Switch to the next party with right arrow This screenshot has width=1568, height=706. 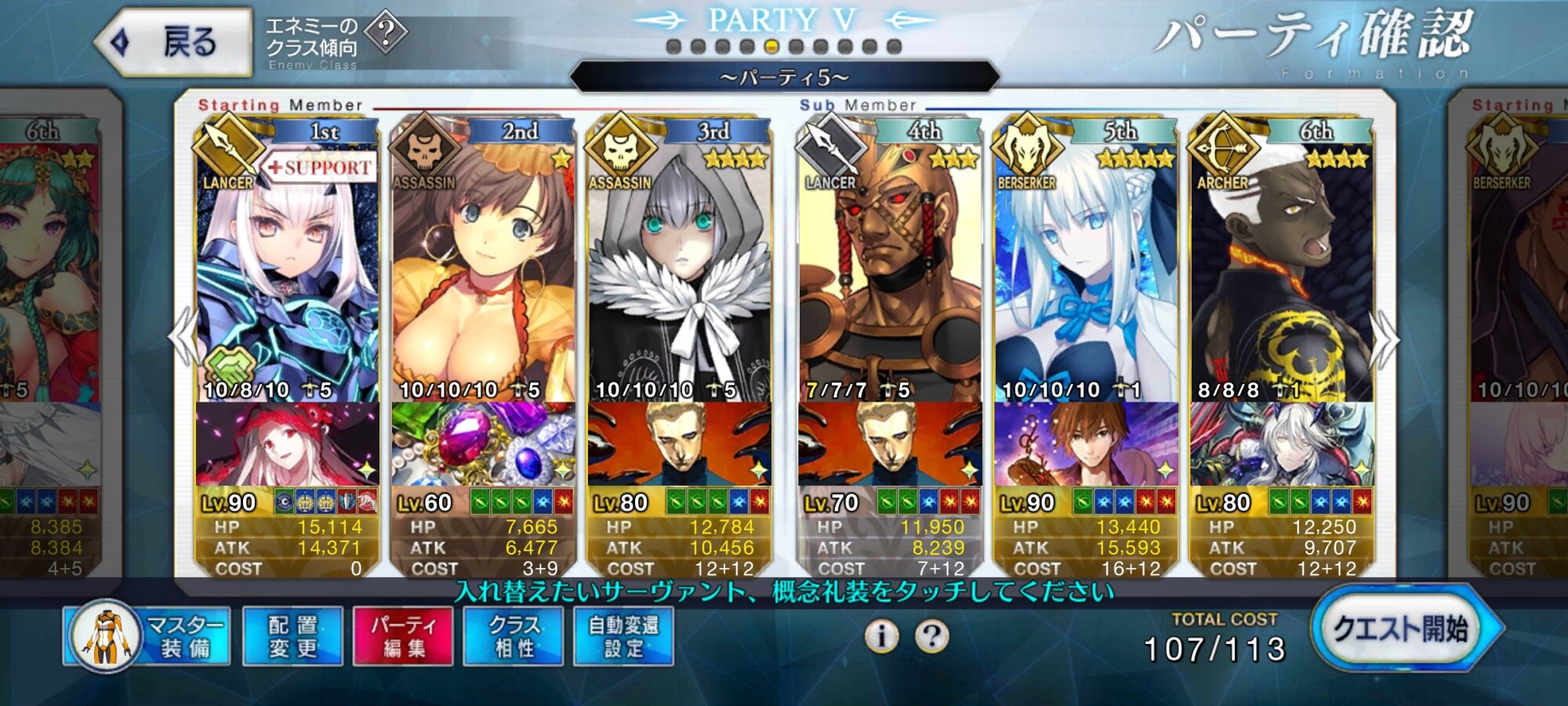coord(1385,339)
